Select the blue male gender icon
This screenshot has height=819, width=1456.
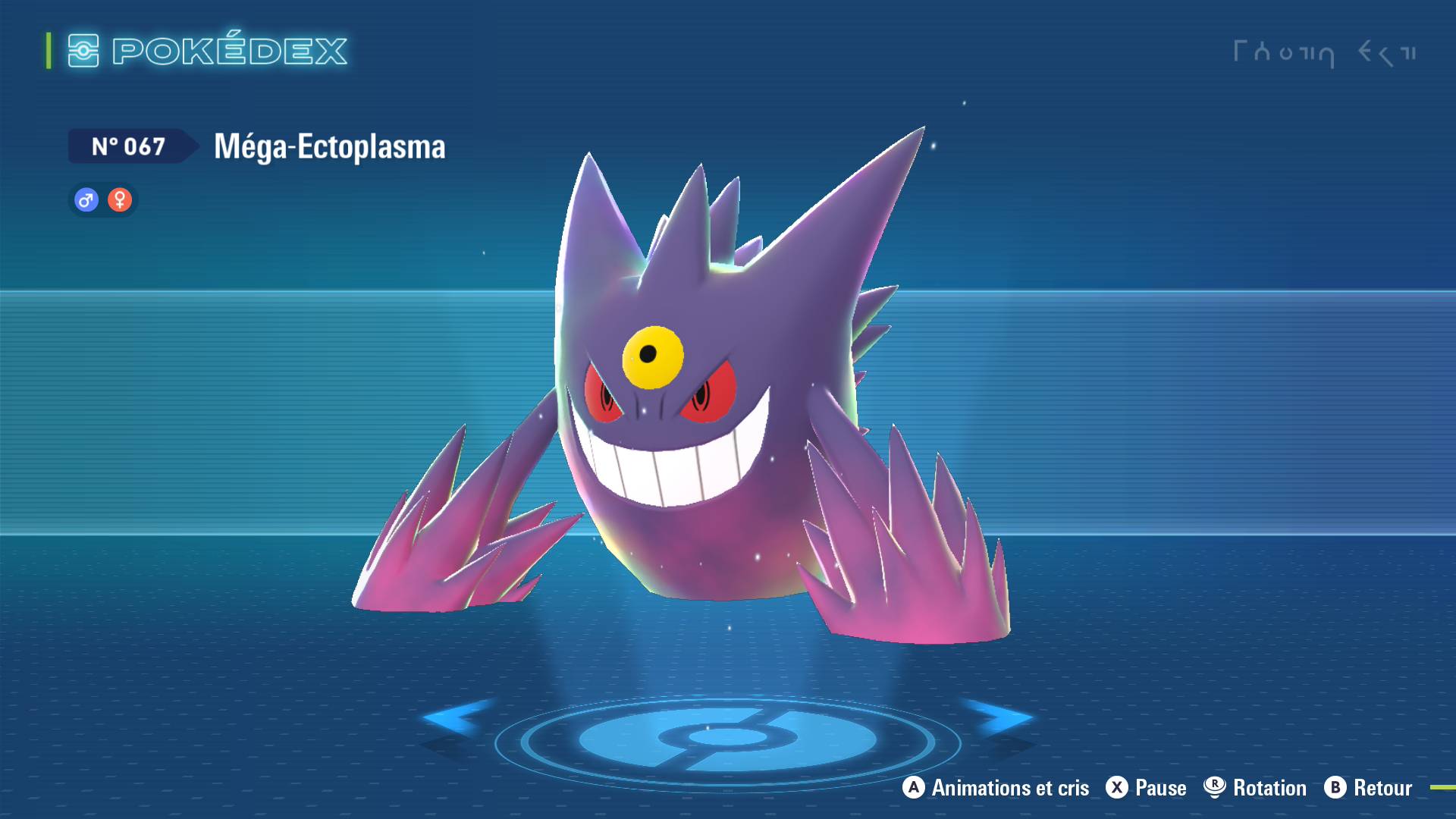tap(86, 200)
